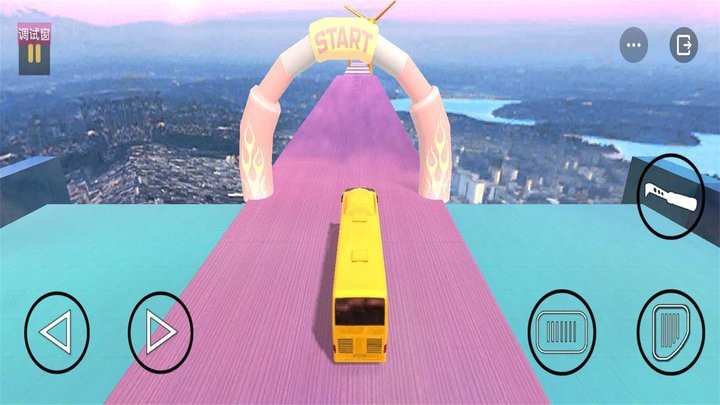Viewport: 720px width, 405px height.
Task: Apply the brake pedal
Action: (562, 330)
